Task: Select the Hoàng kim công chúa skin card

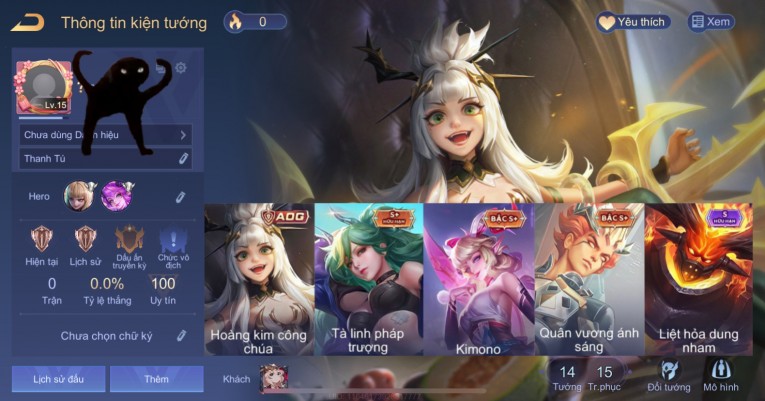Action: click(x=259, y=280)
